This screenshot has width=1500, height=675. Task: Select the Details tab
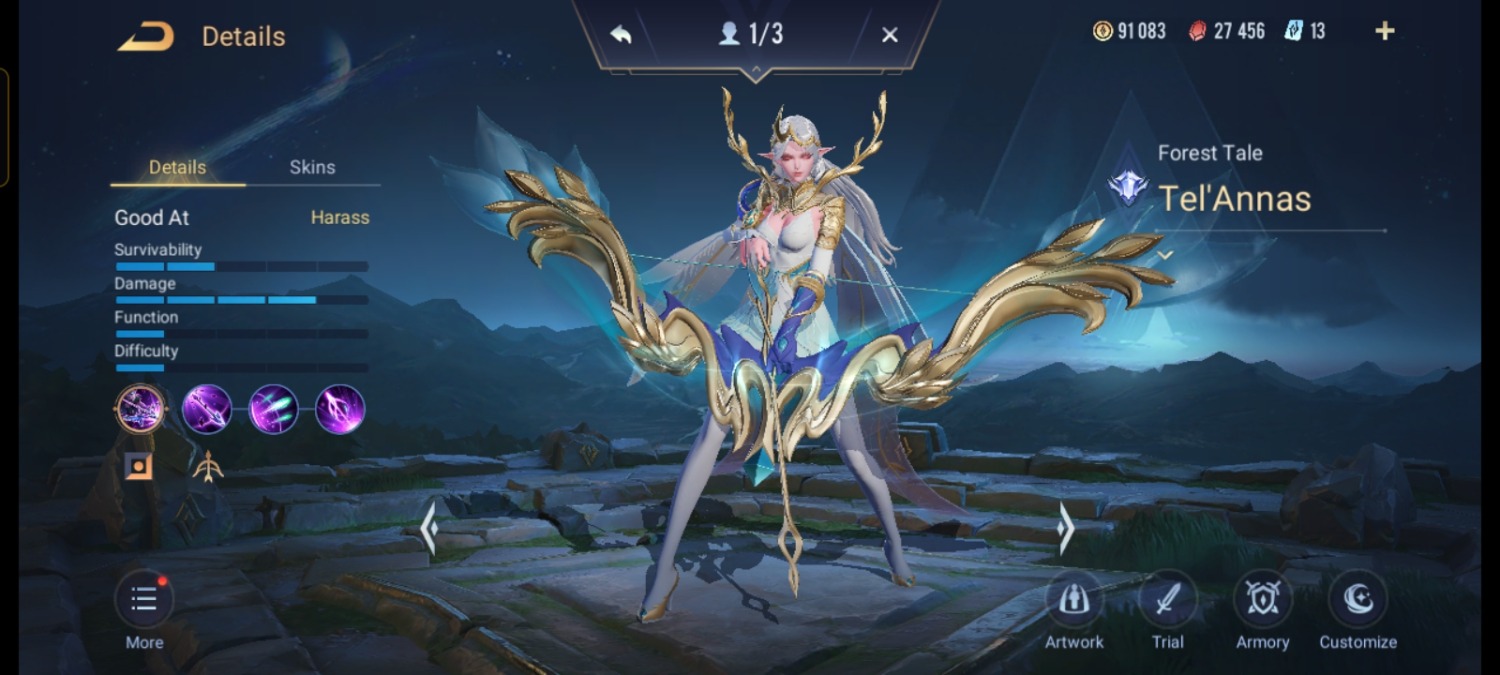pos(177,167)
